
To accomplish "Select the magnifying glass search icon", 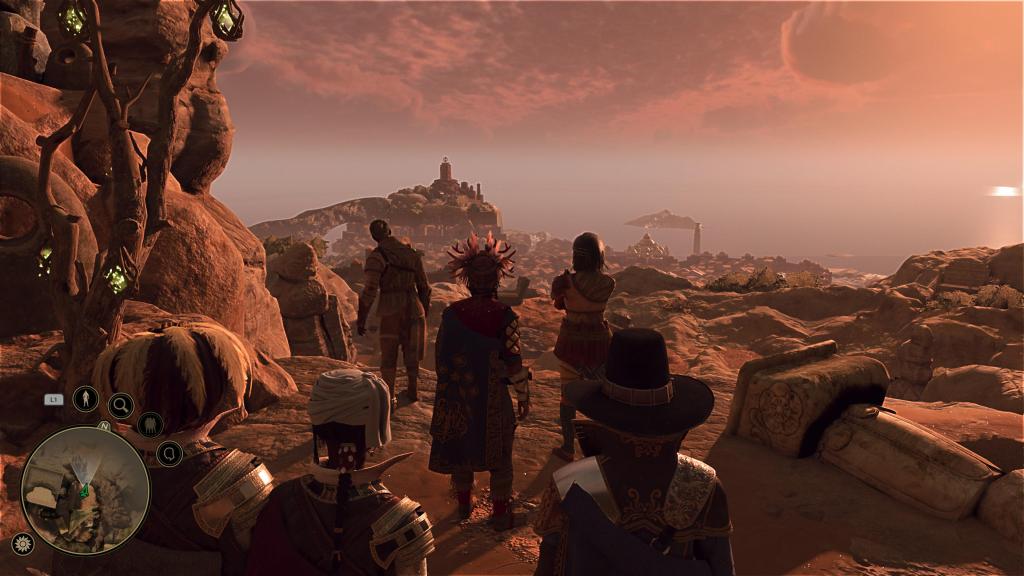I will coord(121,405).
